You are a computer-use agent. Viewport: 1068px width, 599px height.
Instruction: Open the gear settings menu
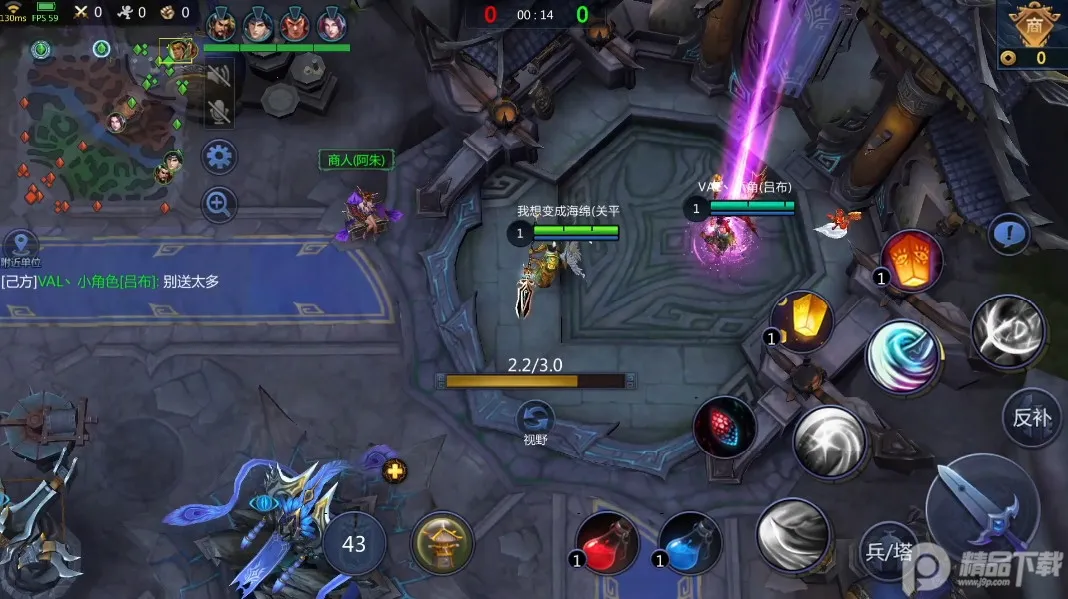point(219,157)
